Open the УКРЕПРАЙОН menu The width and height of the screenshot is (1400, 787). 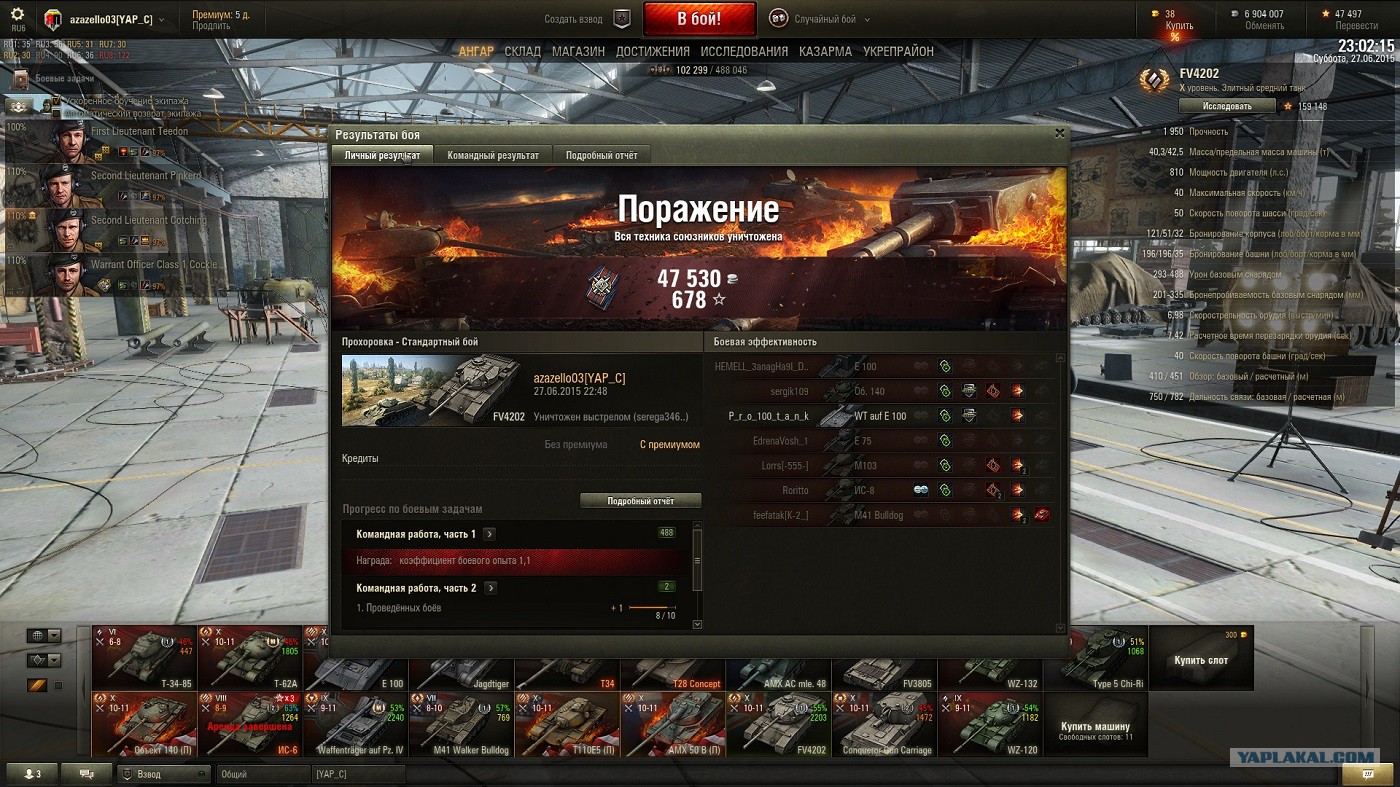(898, 51)
